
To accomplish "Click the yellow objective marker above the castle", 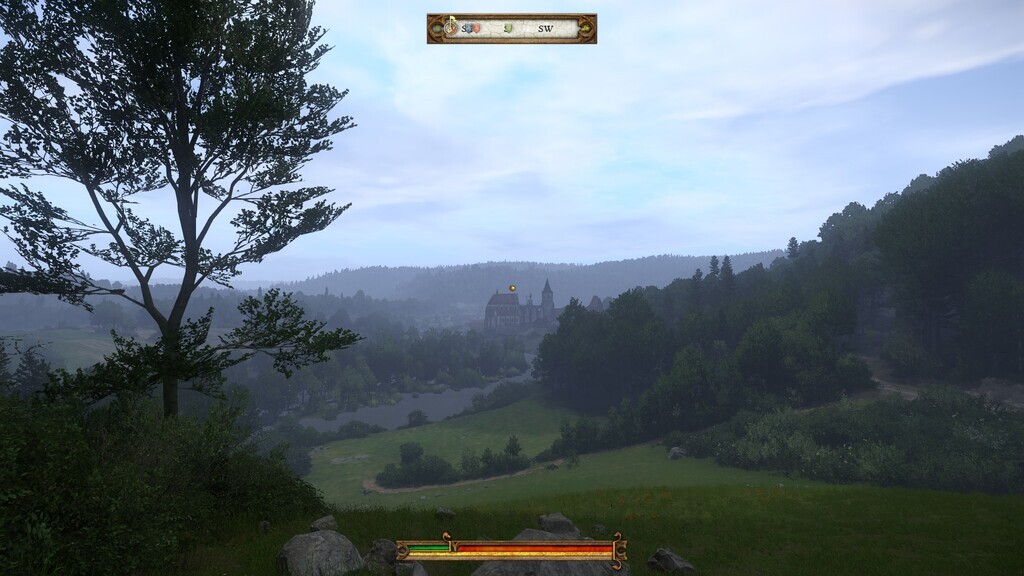I will coord(512,288).
